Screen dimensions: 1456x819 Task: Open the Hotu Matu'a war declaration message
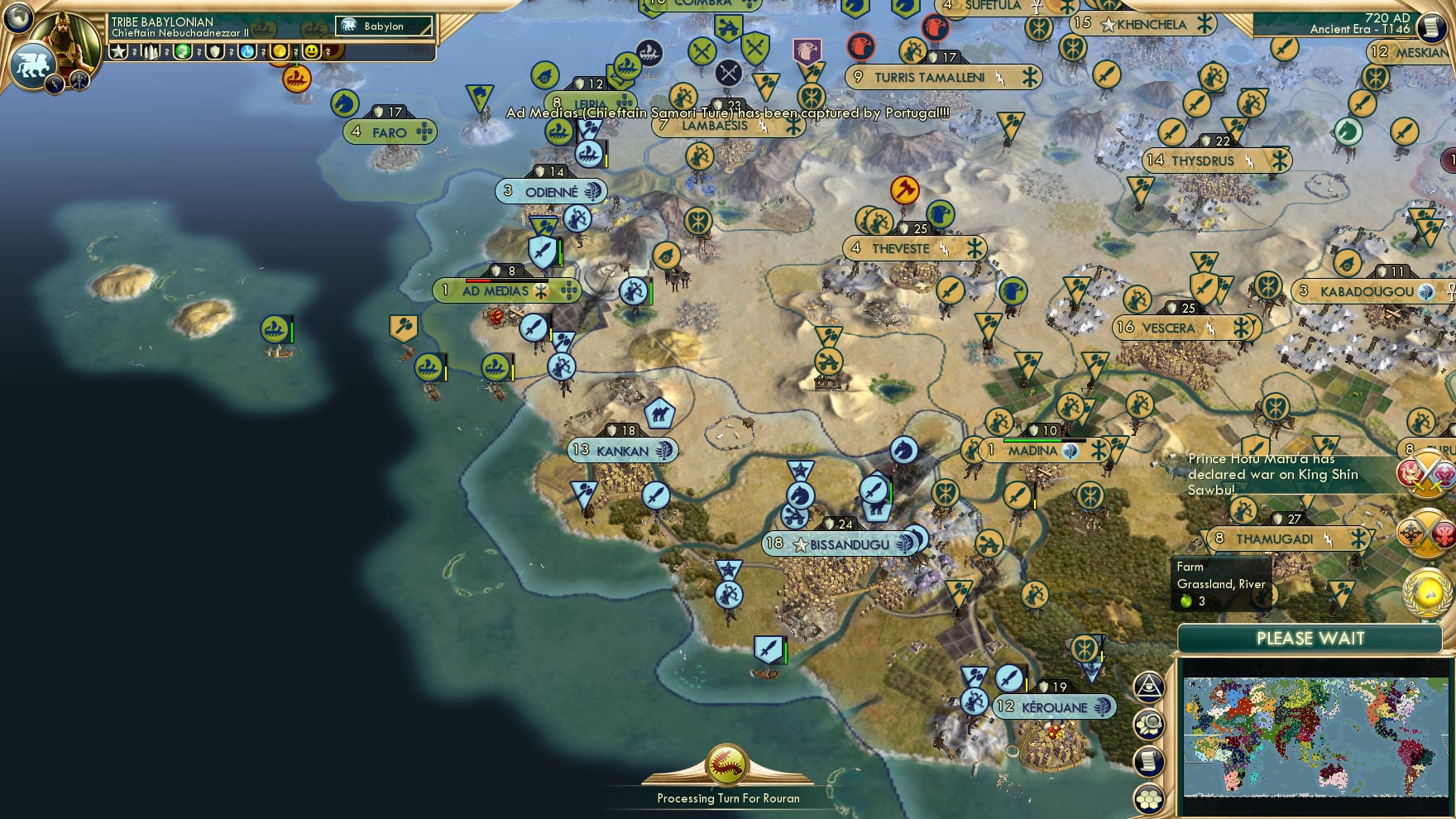point(1274,474)
